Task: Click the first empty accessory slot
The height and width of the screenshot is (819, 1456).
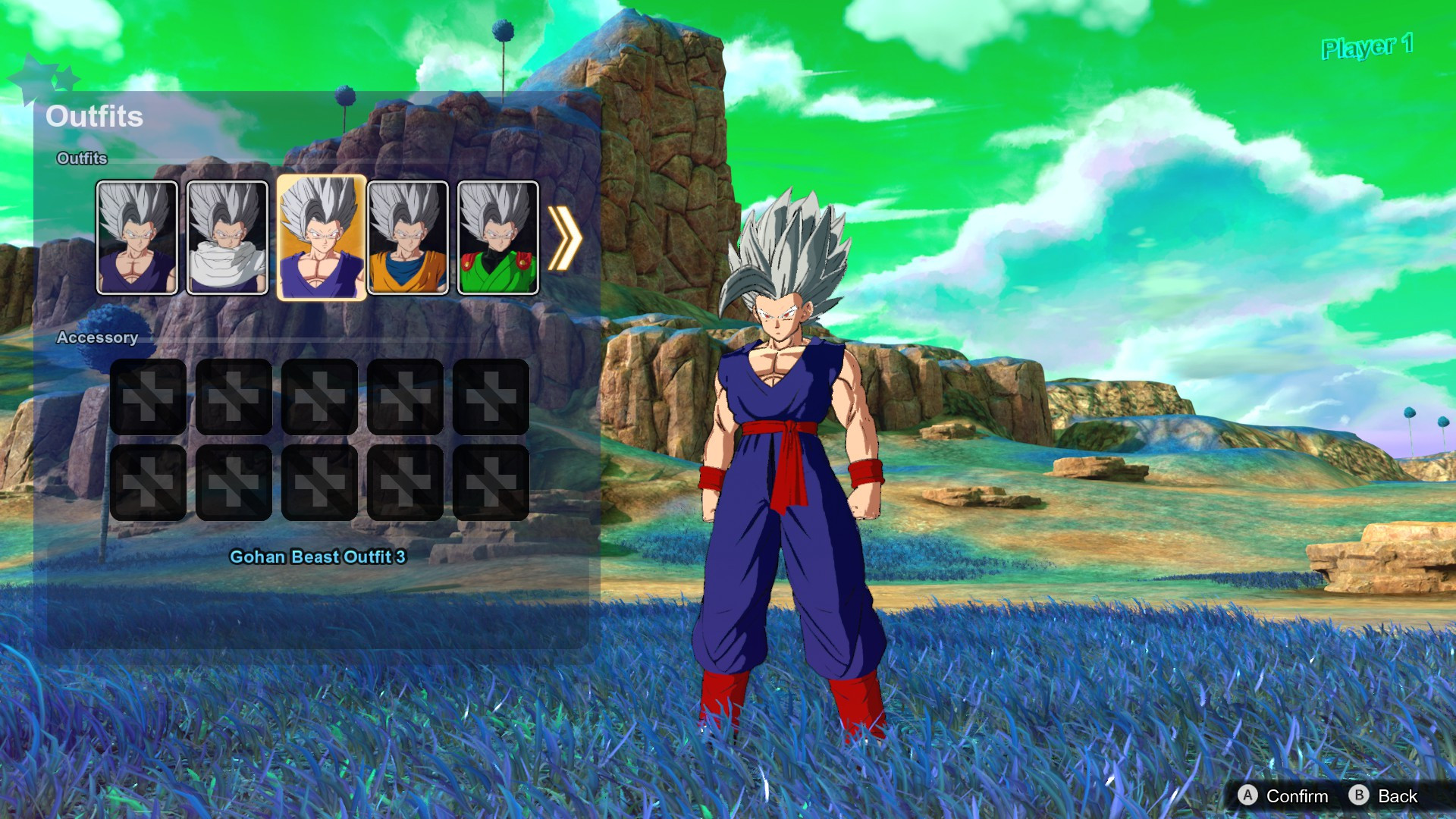Action: click(148, 395)
